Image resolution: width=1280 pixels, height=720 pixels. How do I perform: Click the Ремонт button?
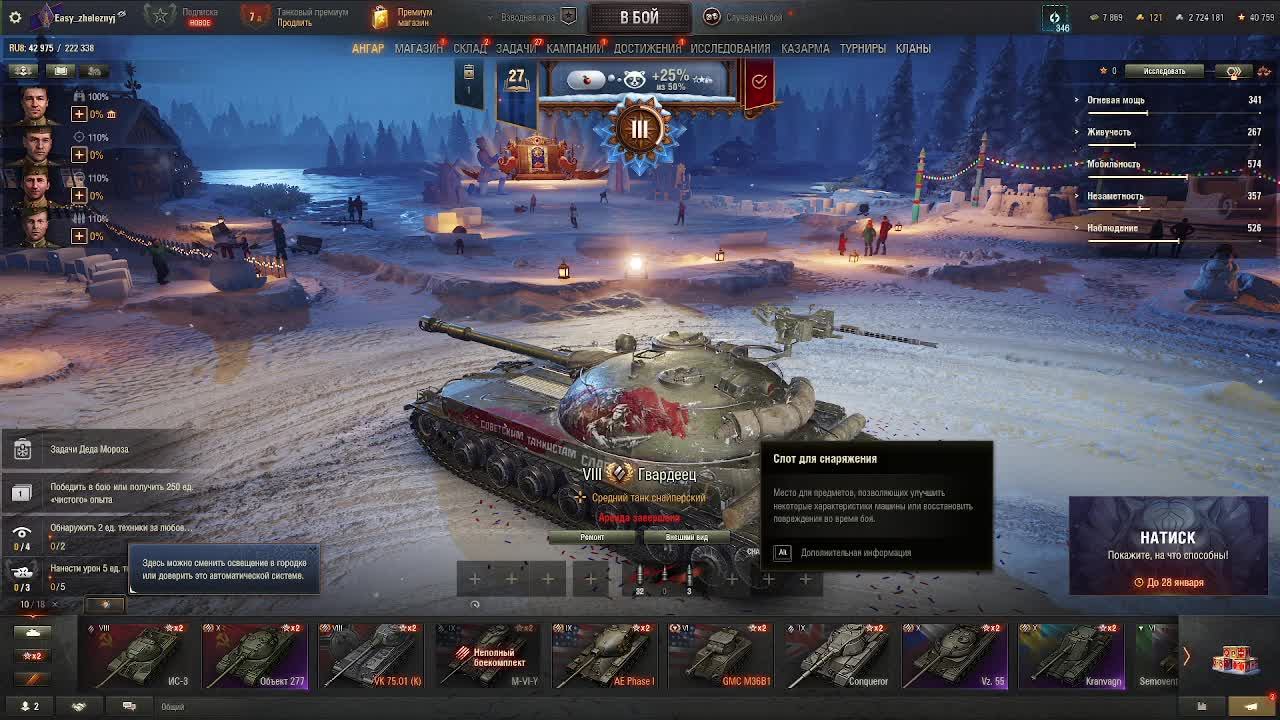(x=592, y=537)
